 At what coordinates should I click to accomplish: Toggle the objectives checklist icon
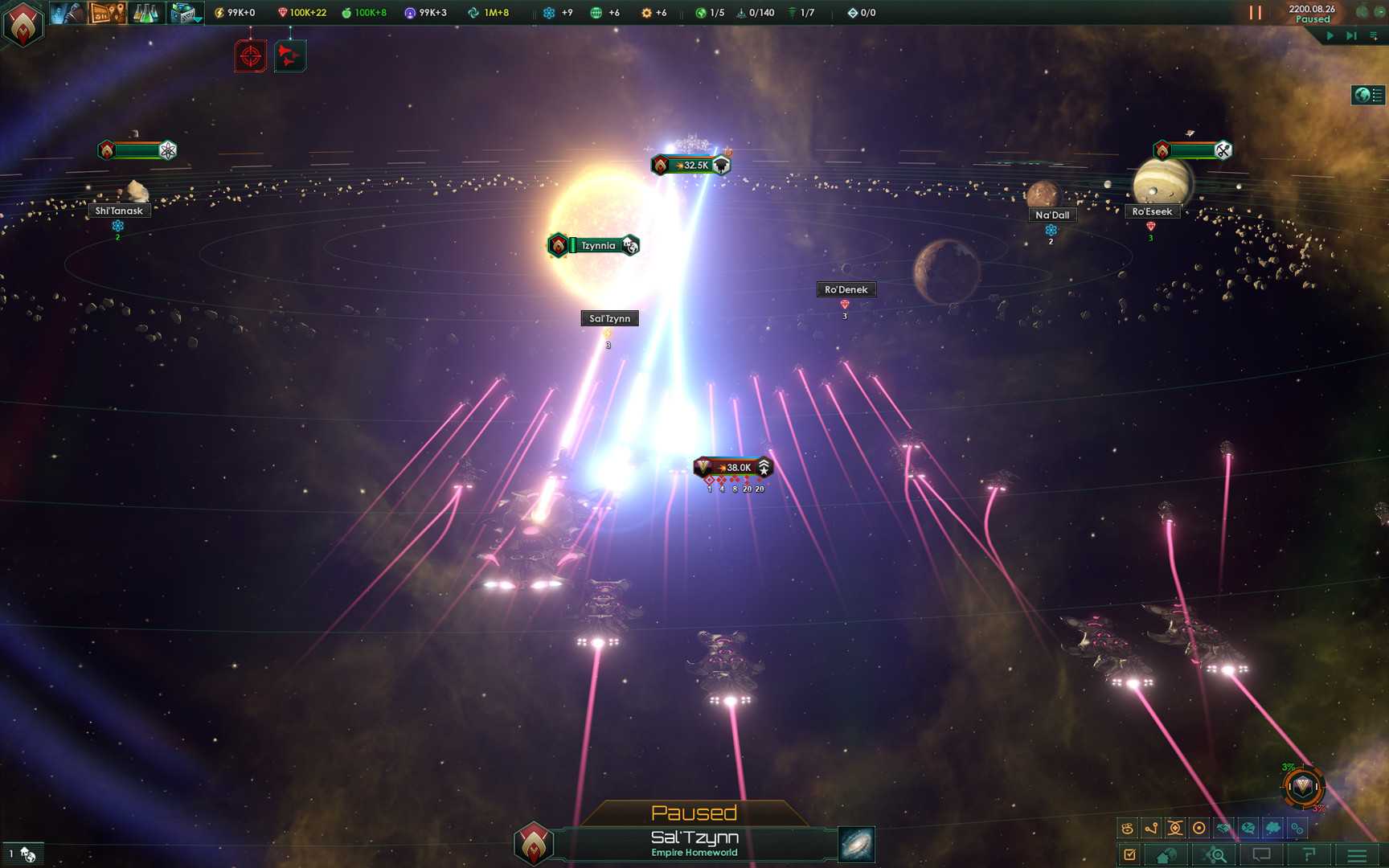click(1130, 854)
